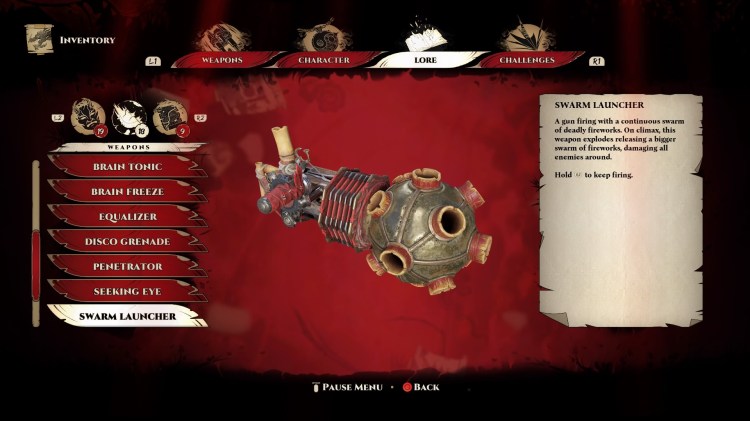Choose the Brain Freeze entry
The image size is (750, 421).
click(x=128, y=191)
